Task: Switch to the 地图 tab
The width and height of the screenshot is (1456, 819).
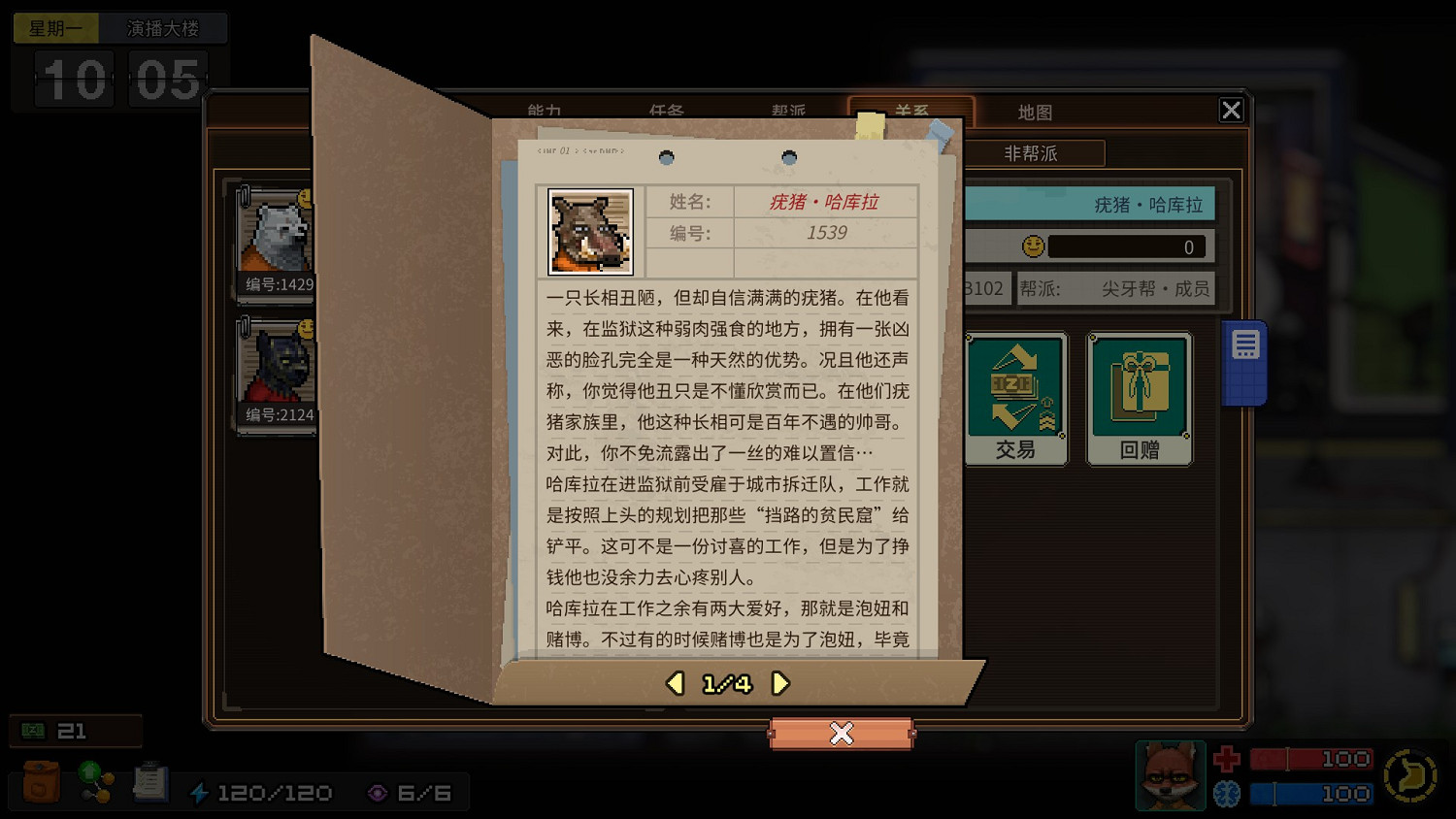Action: [x=1035, y=112]
